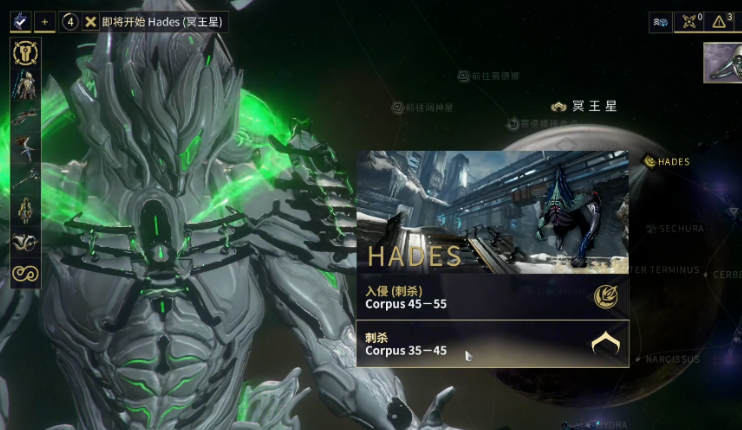Choose the Assassination Corpus 35-45 mission
The height and width of the screenshot is (430, 742).
[492, 345]
